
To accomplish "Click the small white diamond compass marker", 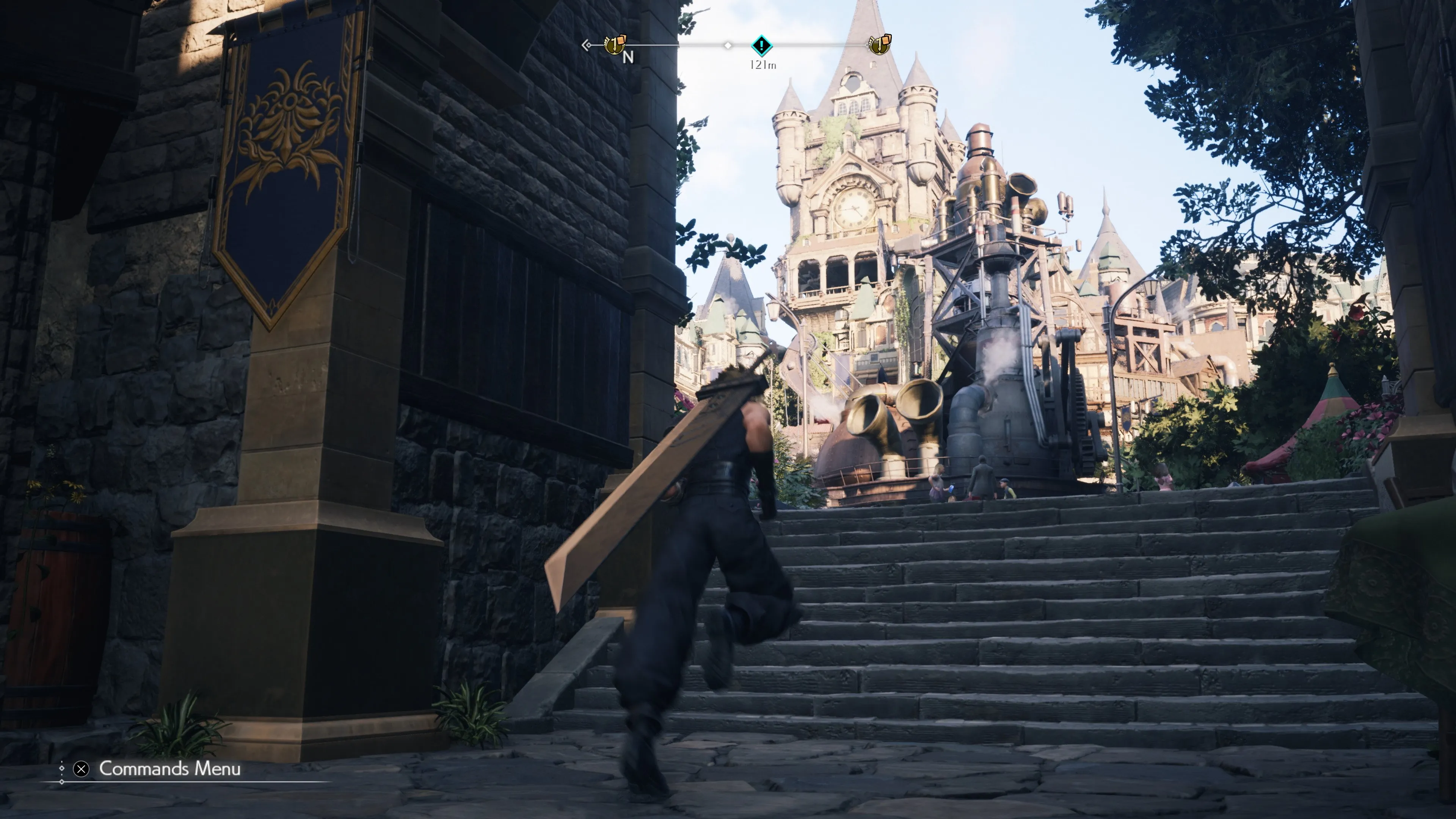I will [728, 45].
